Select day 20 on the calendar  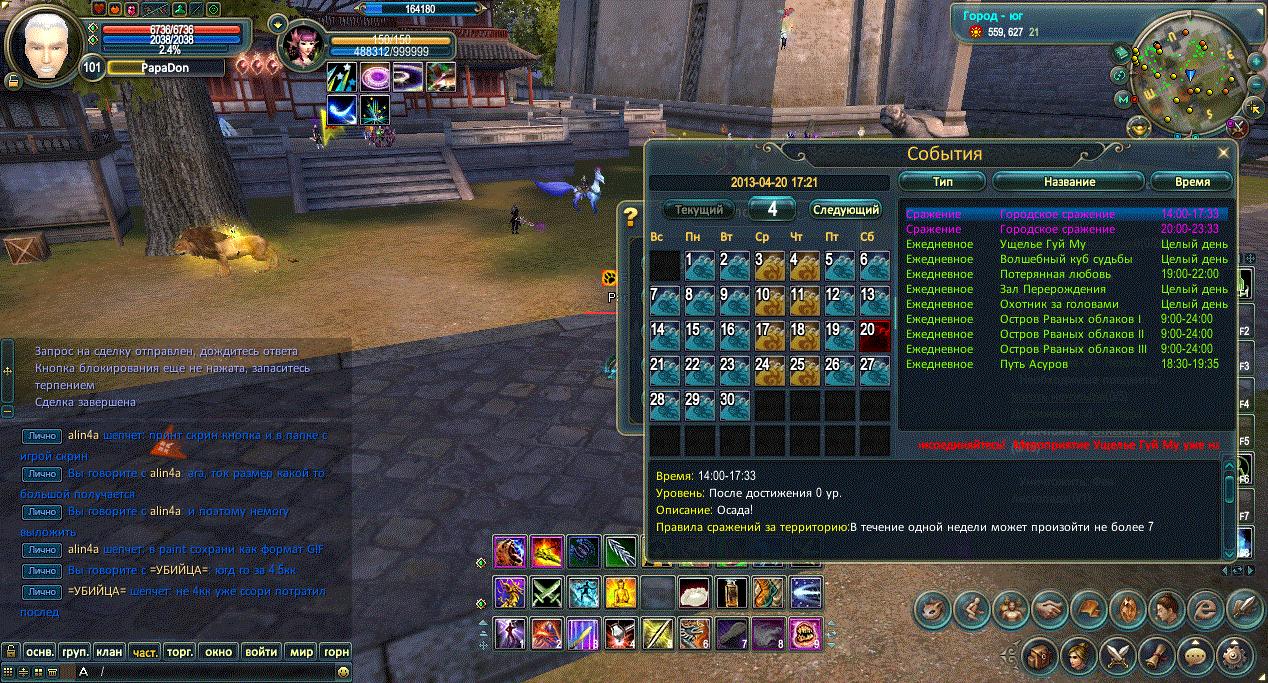[x=874, y=335]
